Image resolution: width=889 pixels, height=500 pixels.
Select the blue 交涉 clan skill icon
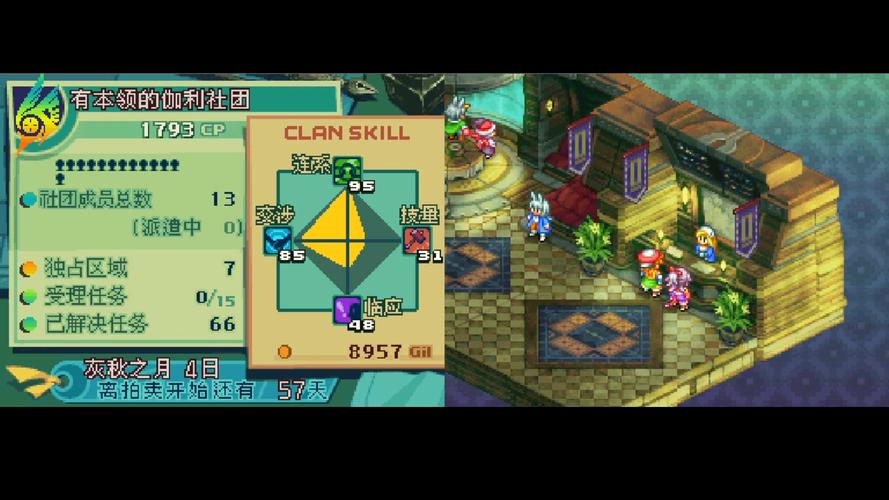point(277,240)
